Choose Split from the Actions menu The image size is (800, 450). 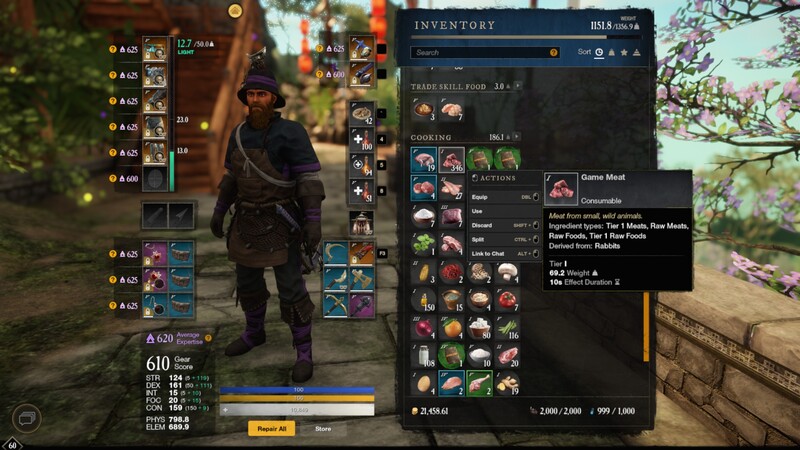(478, 240)
